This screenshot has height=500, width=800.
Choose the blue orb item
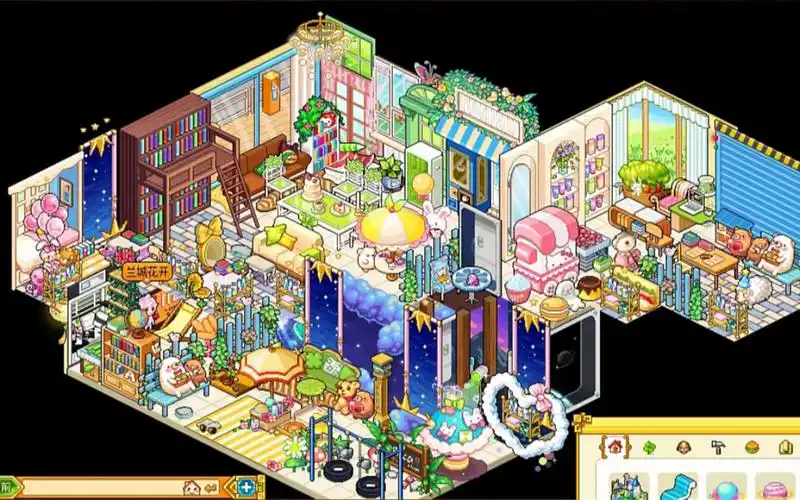click(727, 488)
